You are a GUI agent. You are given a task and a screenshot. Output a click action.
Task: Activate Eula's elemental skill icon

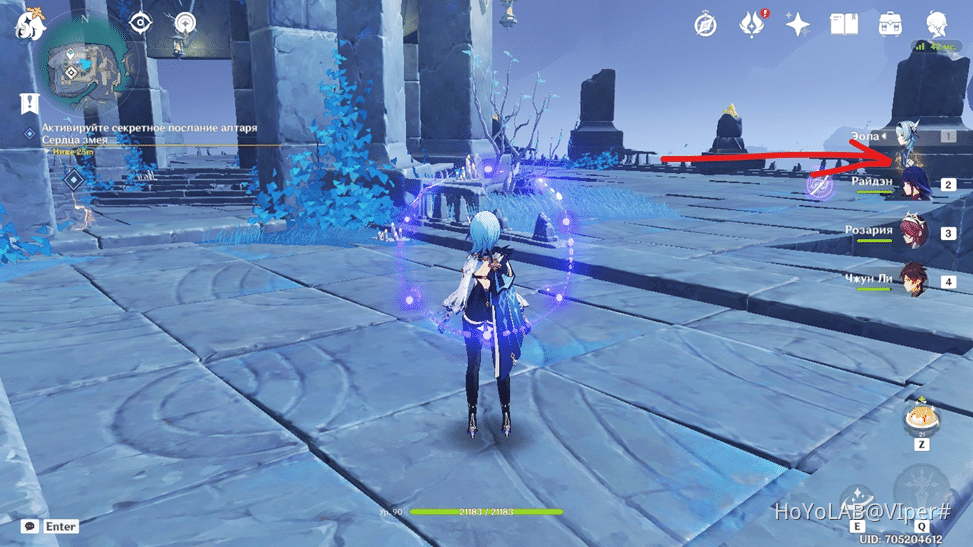857,499
